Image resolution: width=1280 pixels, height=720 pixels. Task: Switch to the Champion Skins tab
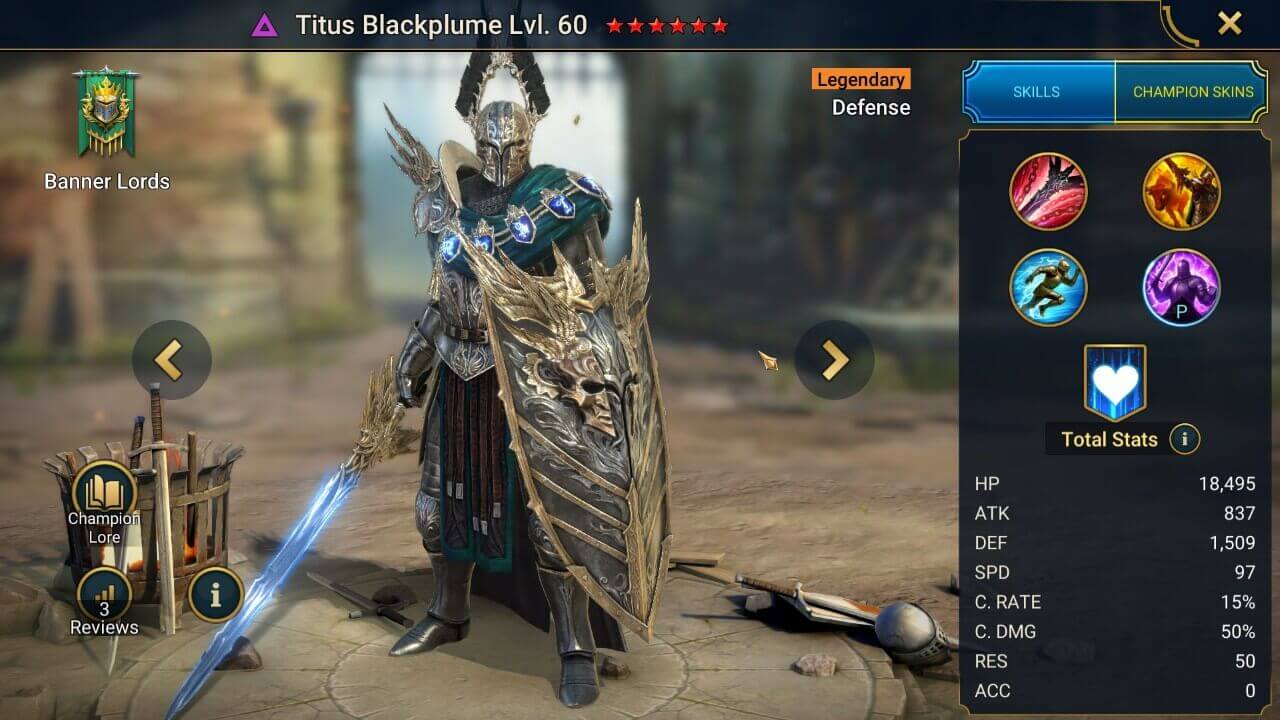coord(1192,91)
